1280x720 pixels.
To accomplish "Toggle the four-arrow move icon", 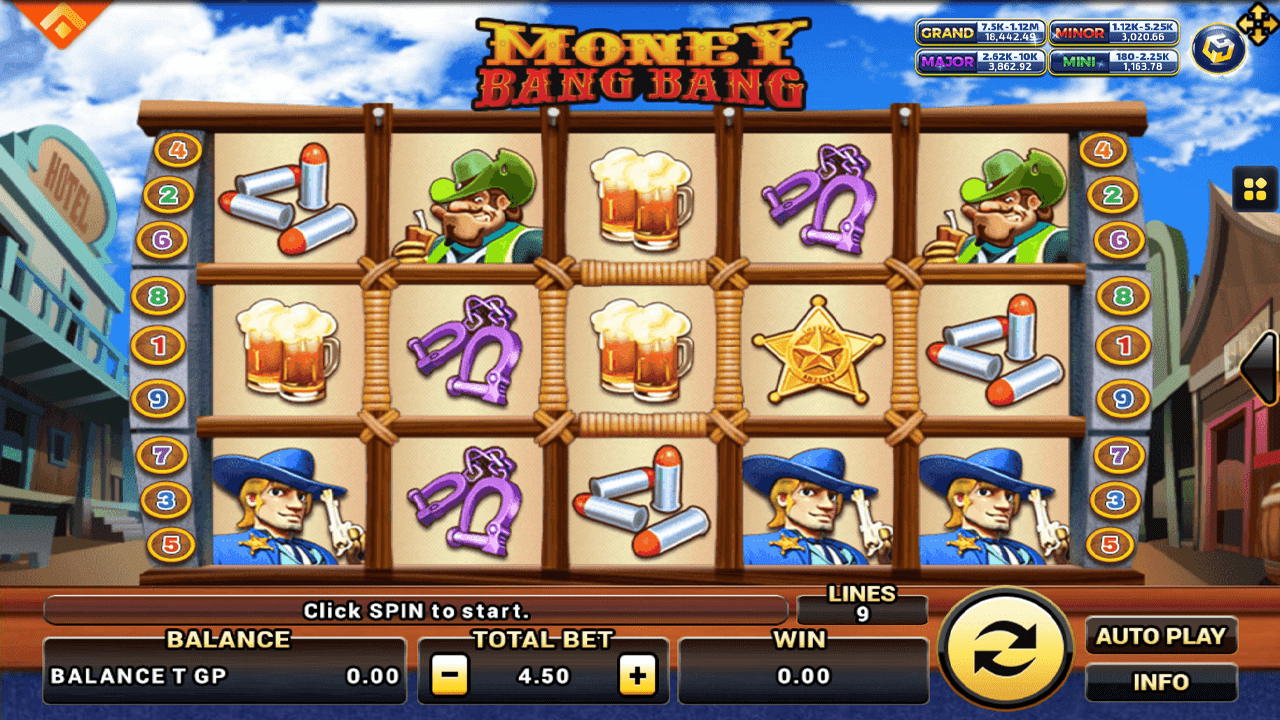I will [x=1253, y=21].
